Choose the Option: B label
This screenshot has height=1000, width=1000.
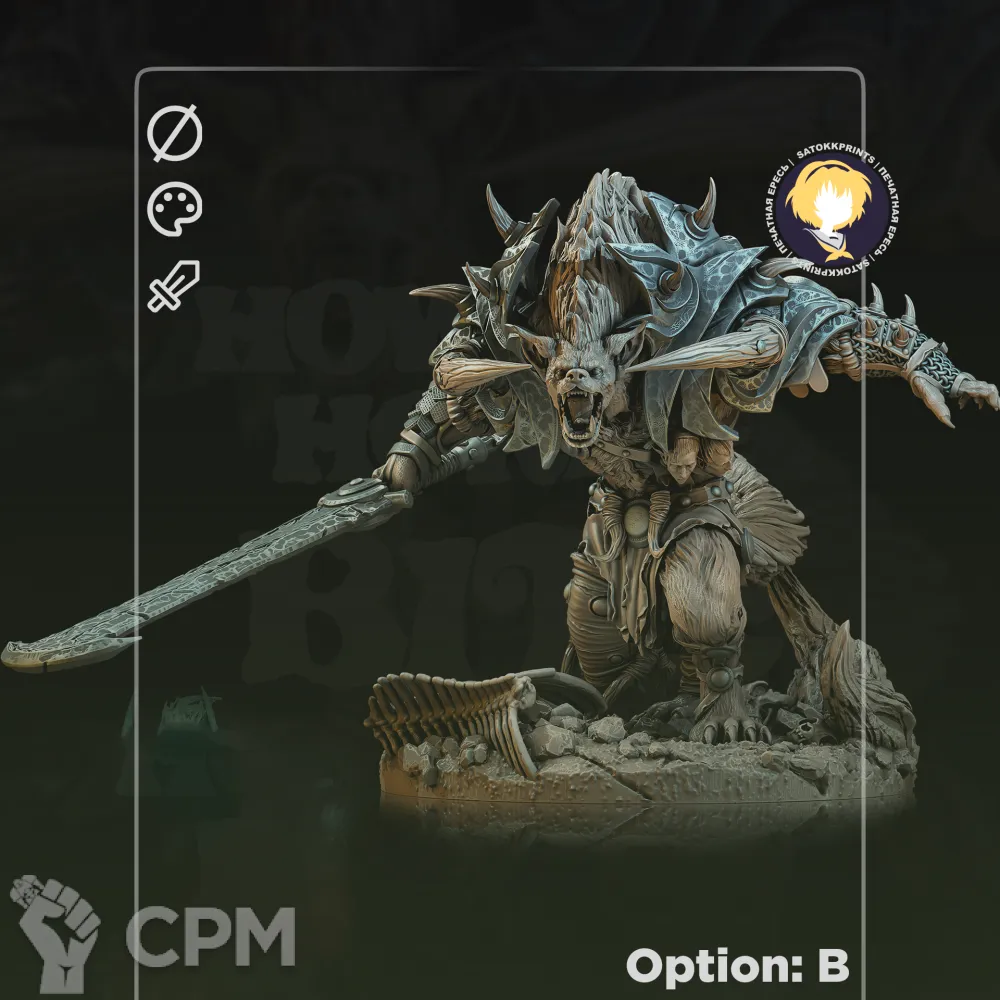coord(737,966)
